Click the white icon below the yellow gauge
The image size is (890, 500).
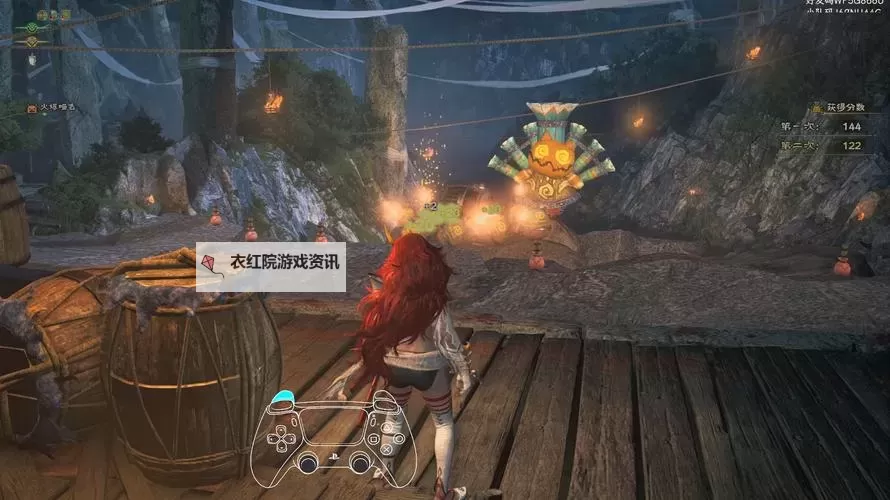click(x=32, y=60)
